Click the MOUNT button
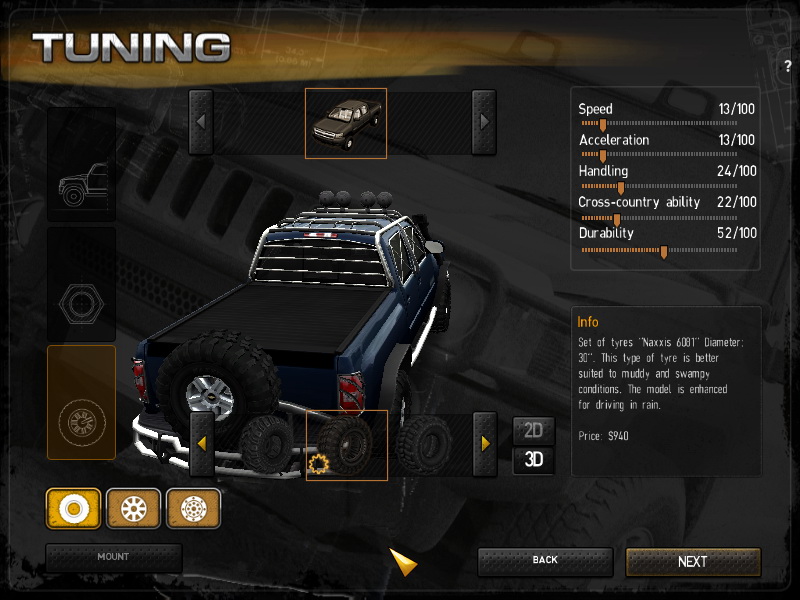 [x=113, y=557]
